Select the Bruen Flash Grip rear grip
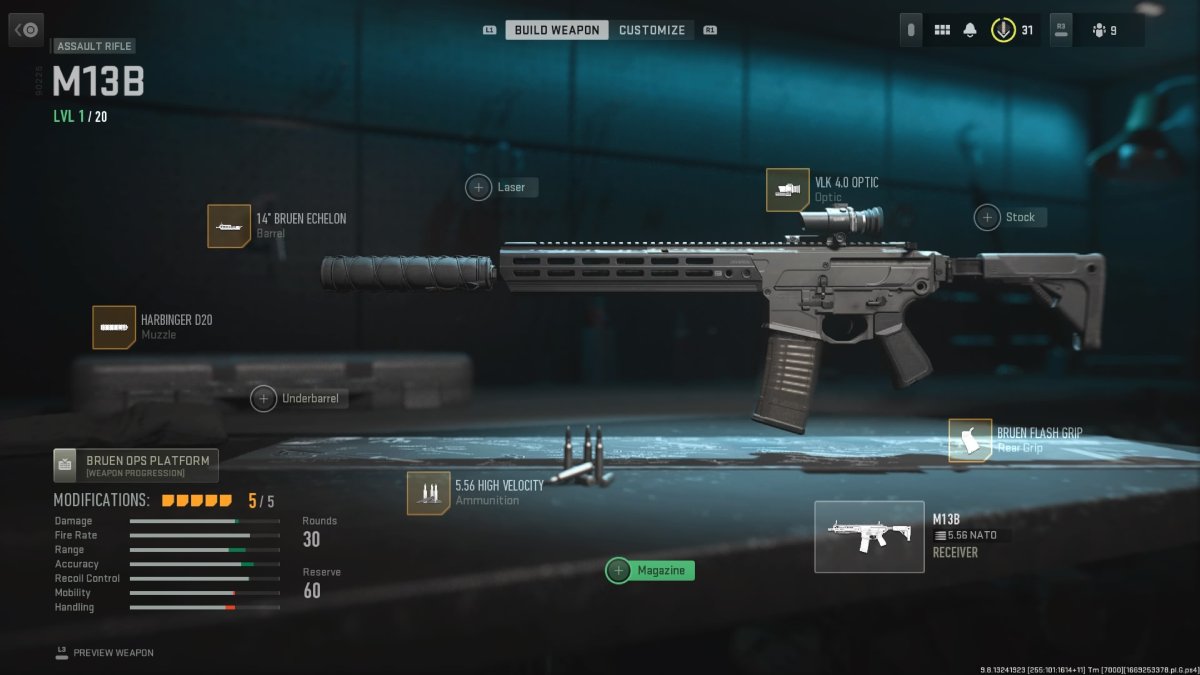1200x675 pixels. coord(970,440)
